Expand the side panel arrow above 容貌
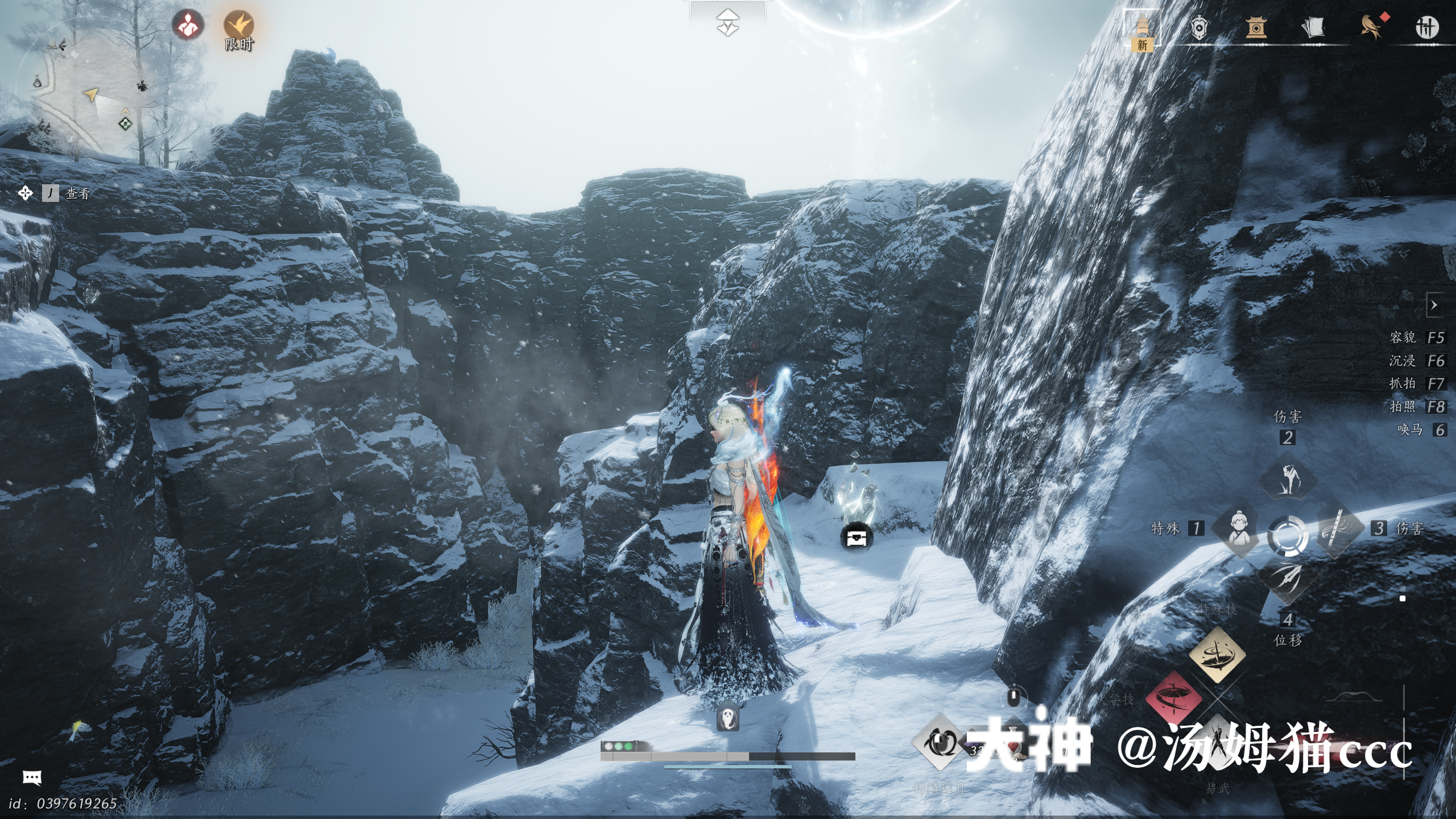This screenshot has height=819, width=1456. (x=1434, y=305)
